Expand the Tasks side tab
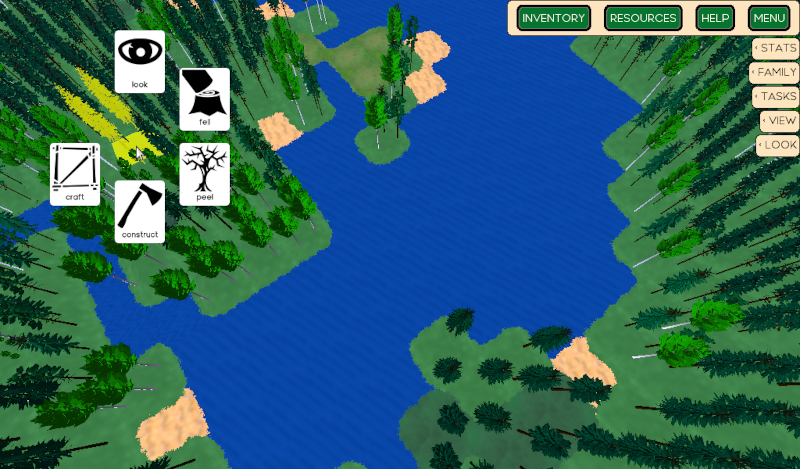This screenshot has height=469, width=800. pyautogui.click(x=776, y=96)
